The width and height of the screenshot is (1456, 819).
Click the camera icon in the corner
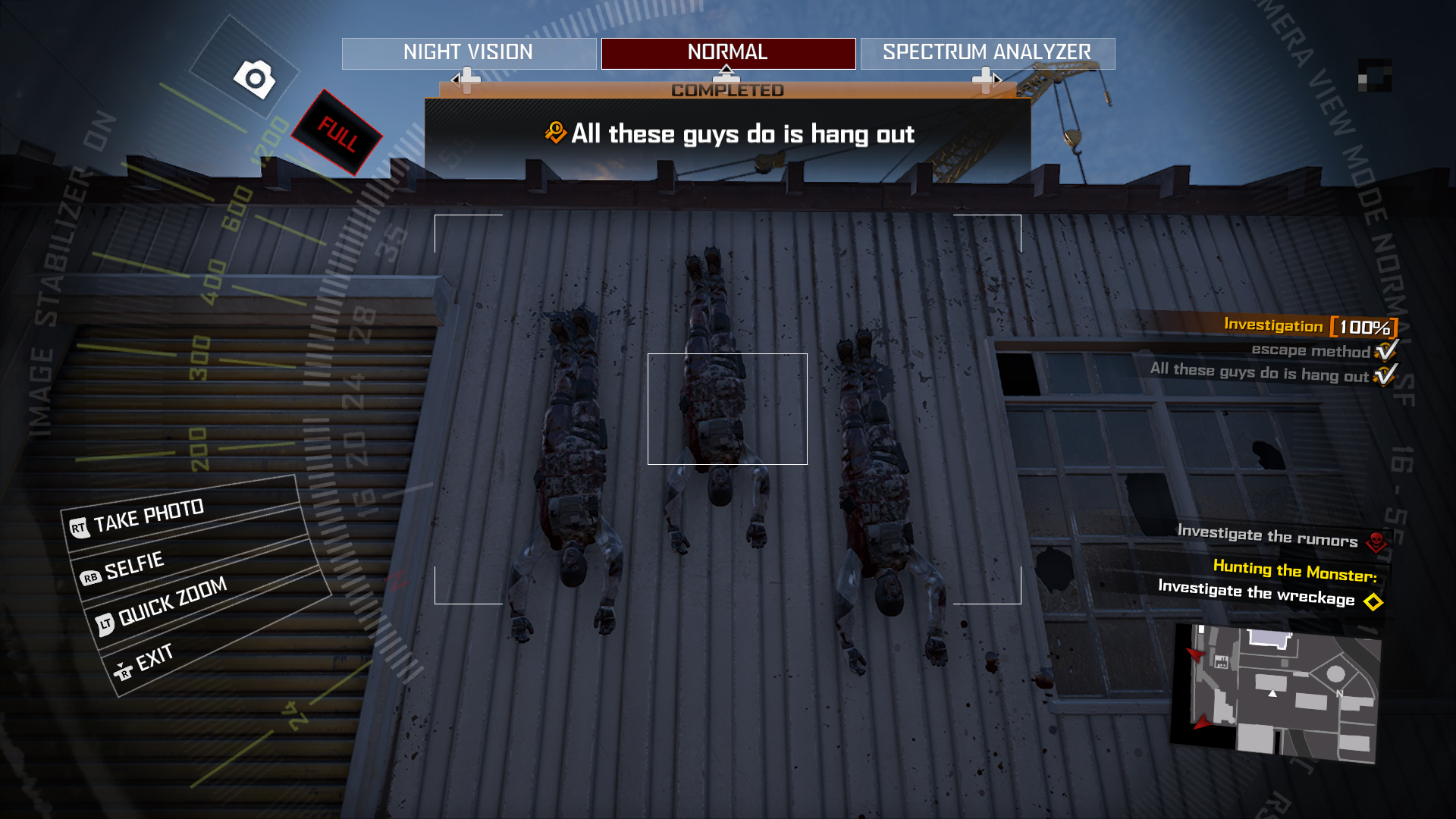pyautogui.click(x=255, y=78)
